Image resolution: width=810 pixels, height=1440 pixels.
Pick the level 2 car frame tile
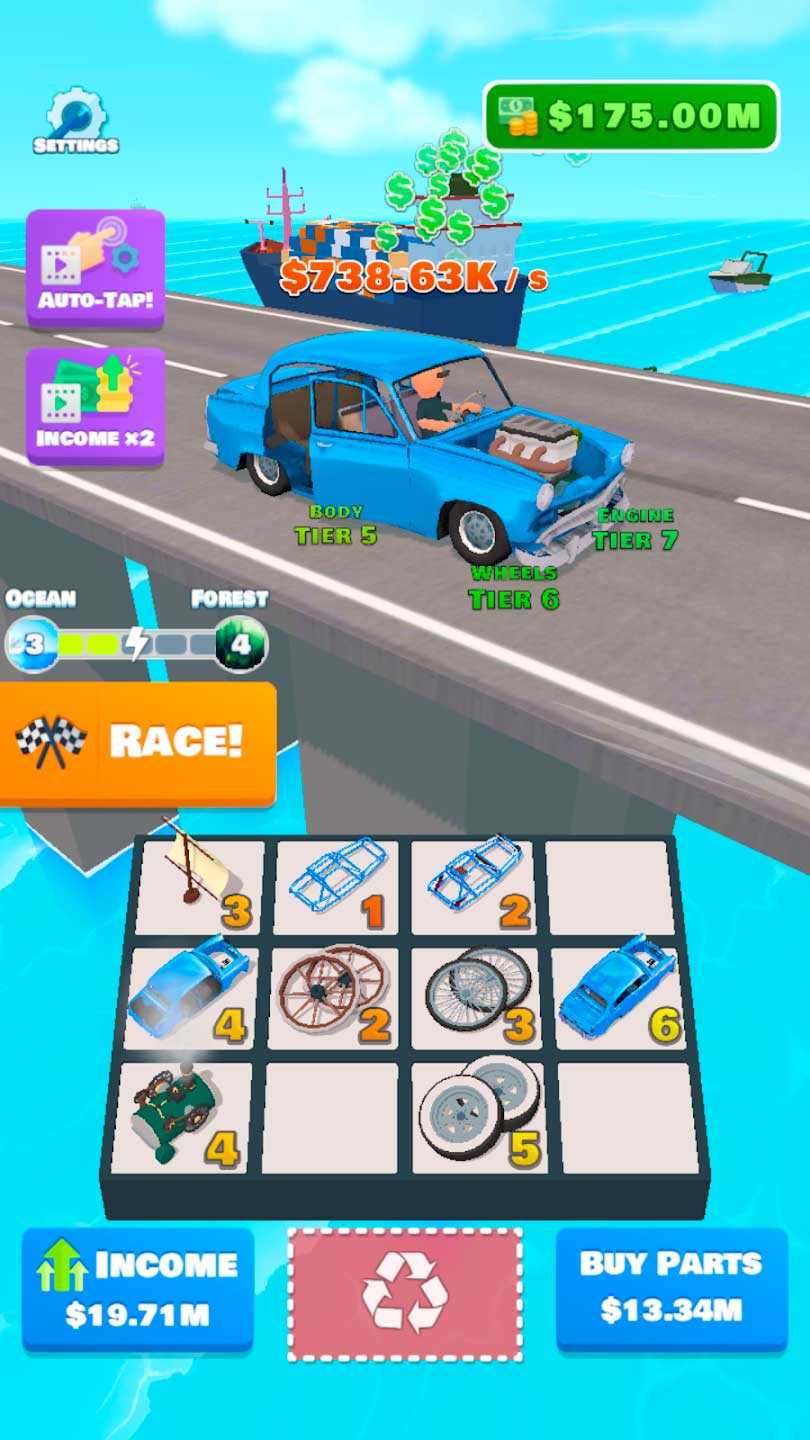(472, 887)
